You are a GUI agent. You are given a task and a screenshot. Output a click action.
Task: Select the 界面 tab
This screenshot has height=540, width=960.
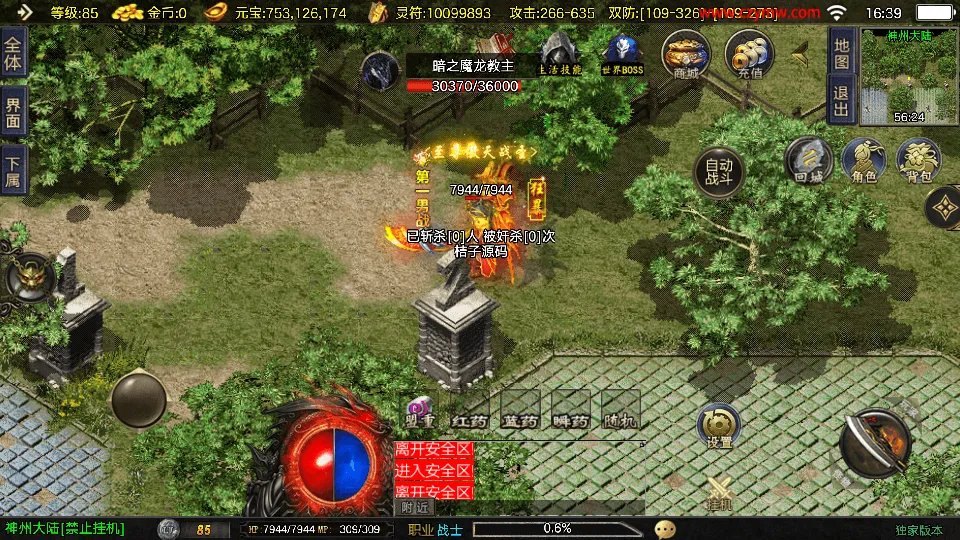click(13, 110)
